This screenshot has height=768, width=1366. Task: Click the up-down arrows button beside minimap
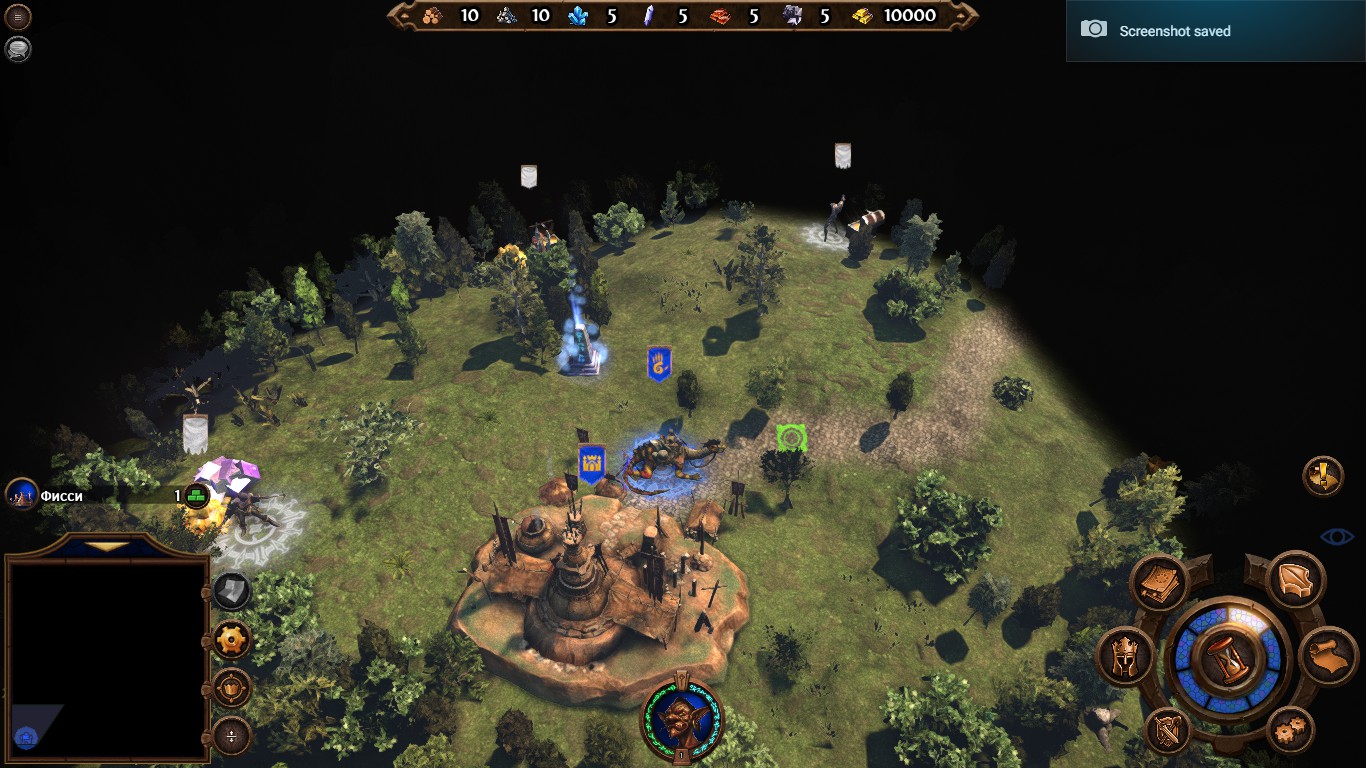coord(232,737)
